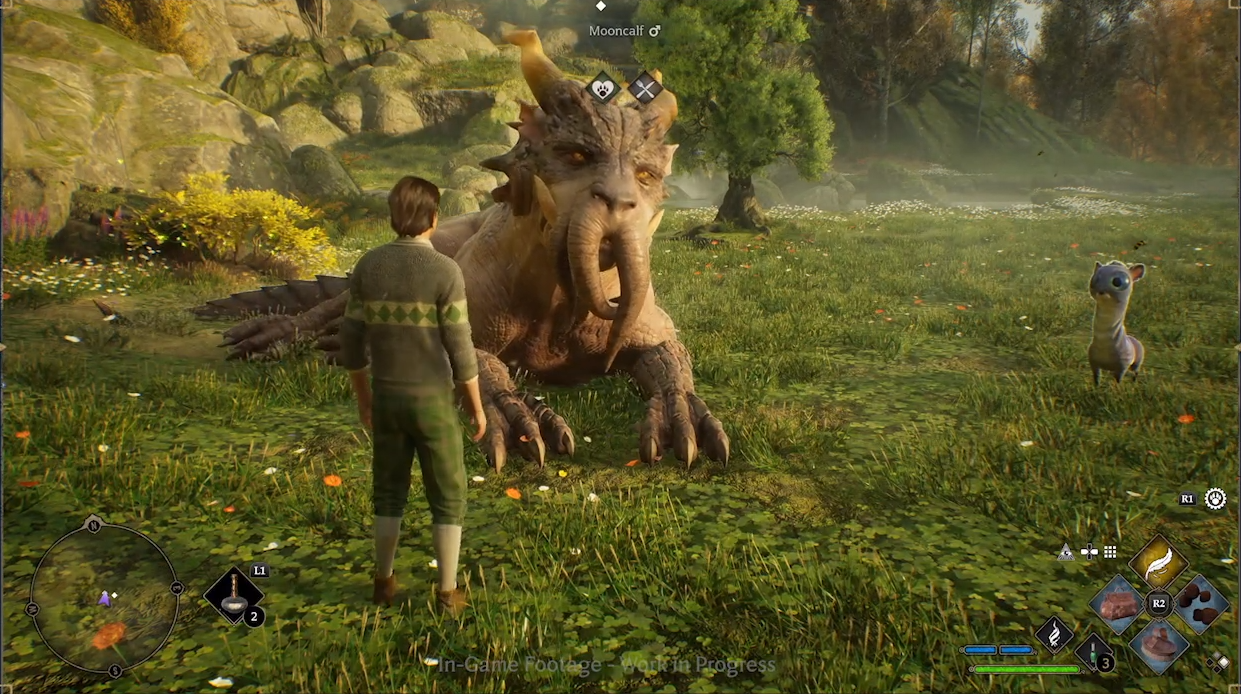Select the ladle tool slot with count 2

[x=234, y=595]
